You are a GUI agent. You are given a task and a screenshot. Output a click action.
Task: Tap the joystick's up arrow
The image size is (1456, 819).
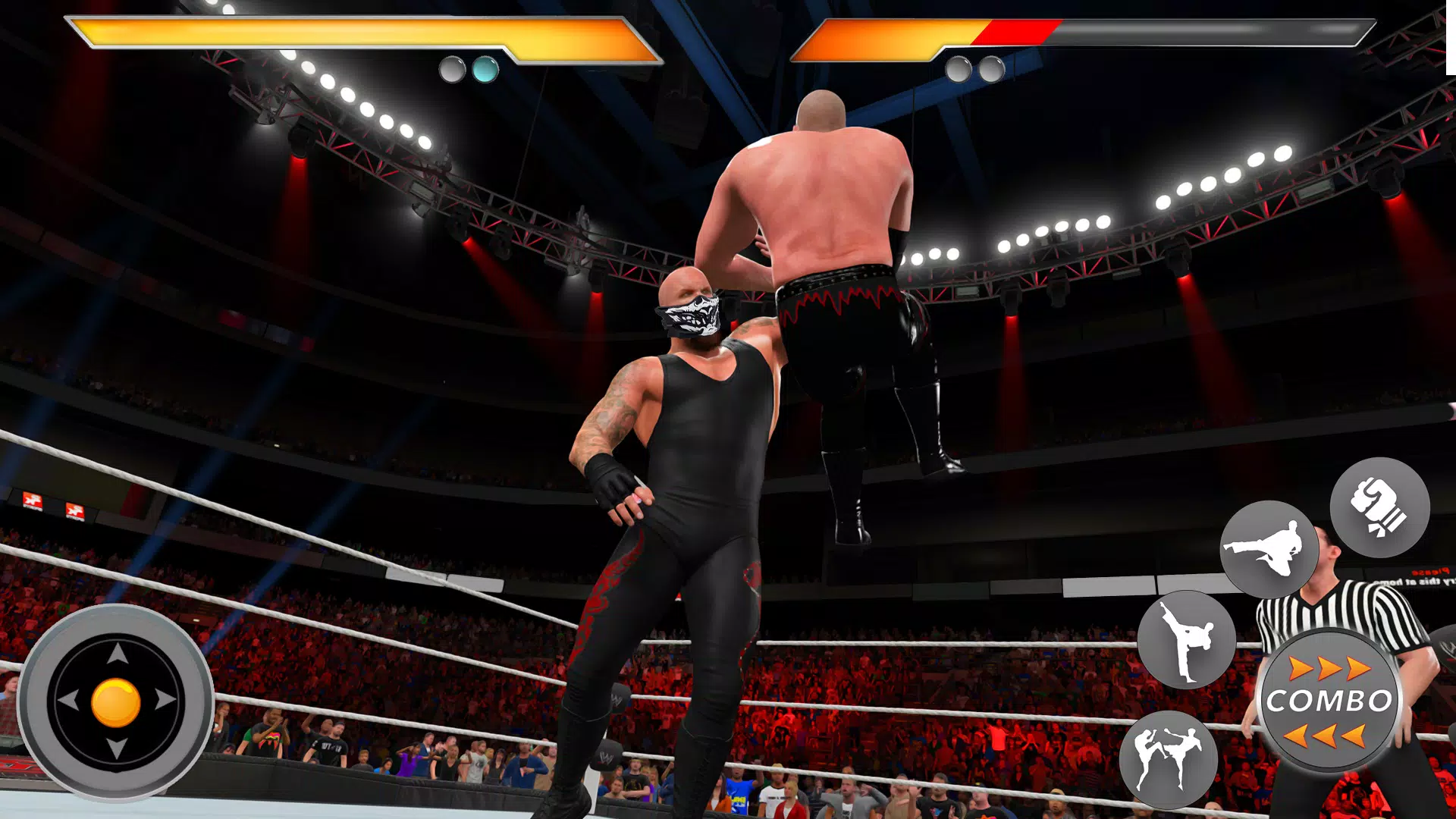tap(117, 654)
